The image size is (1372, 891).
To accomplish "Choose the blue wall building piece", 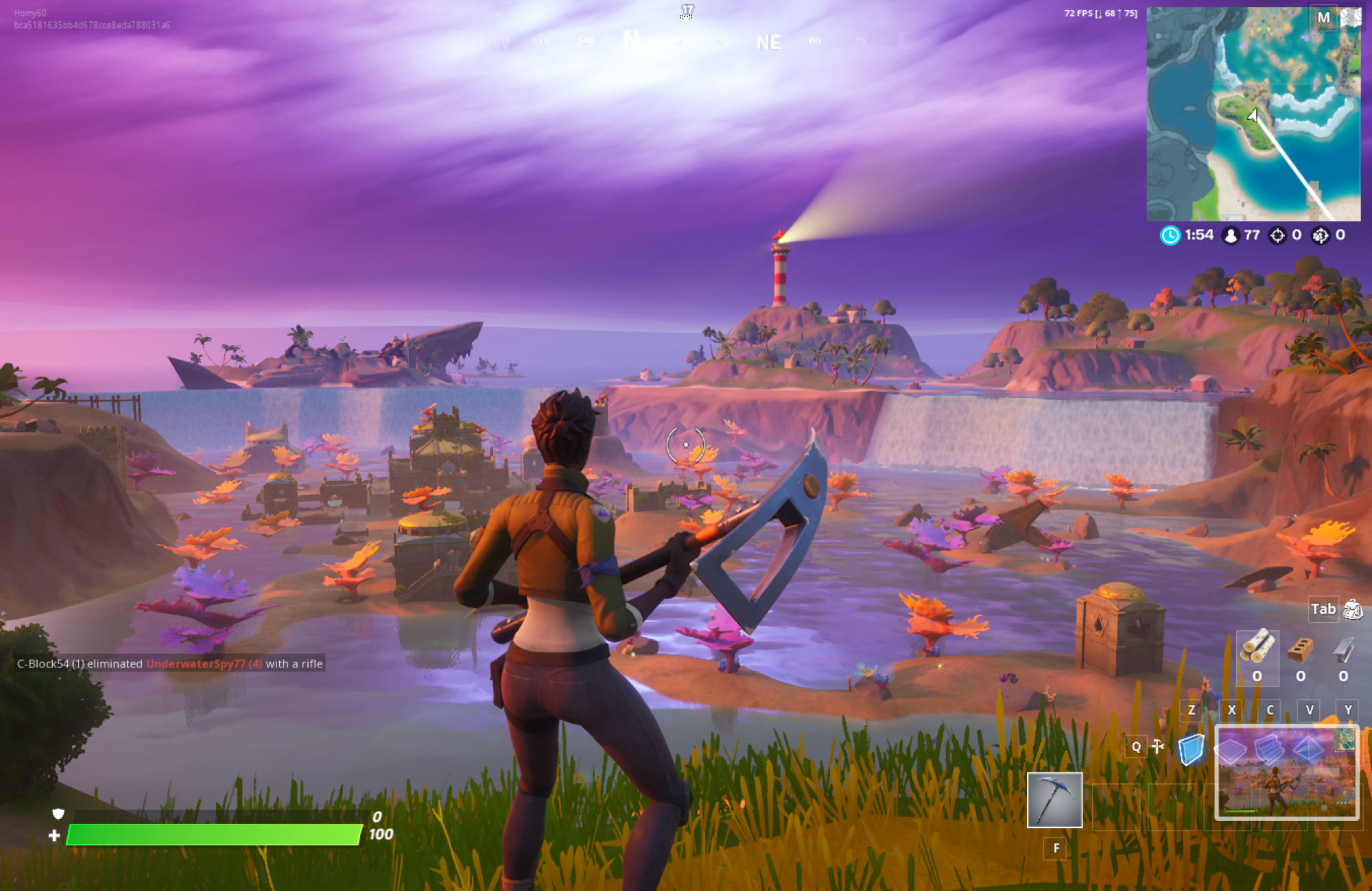I will 1191,748.
